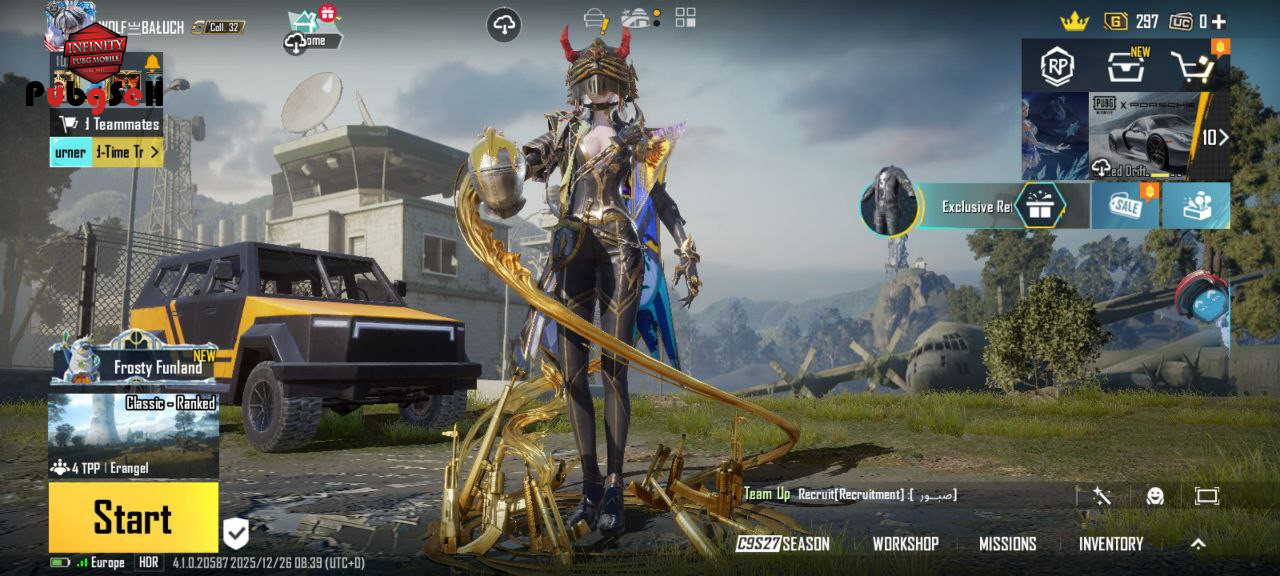This screenshot has width=1280, height=576.
Task: Add UC with the plus button
Action: (x=1218, y=21)
